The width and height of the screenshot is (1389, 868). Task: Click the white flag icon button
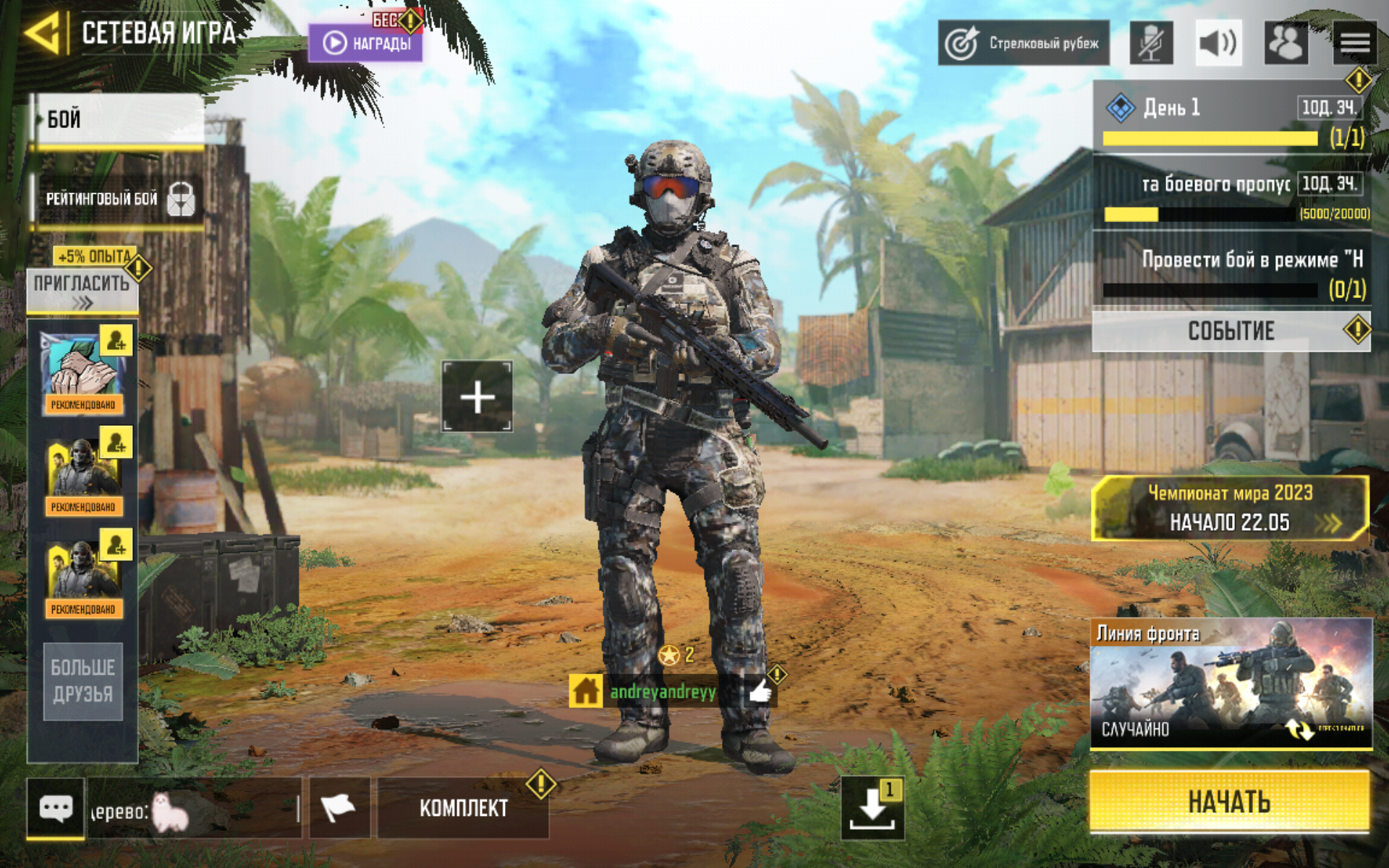pyautogui.click(x=339, y=807)
